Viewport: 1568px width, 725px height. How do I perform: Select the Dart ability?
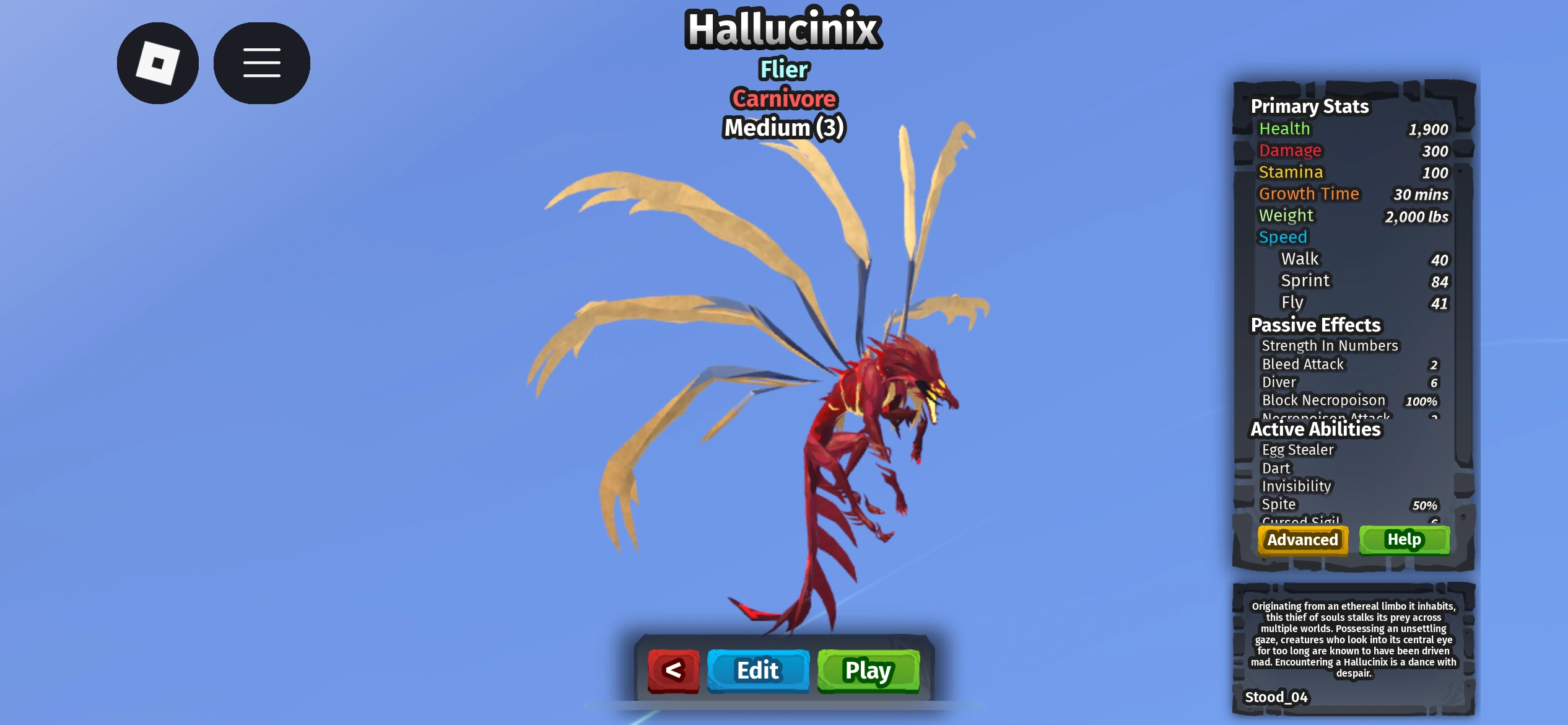point(1276,468)
